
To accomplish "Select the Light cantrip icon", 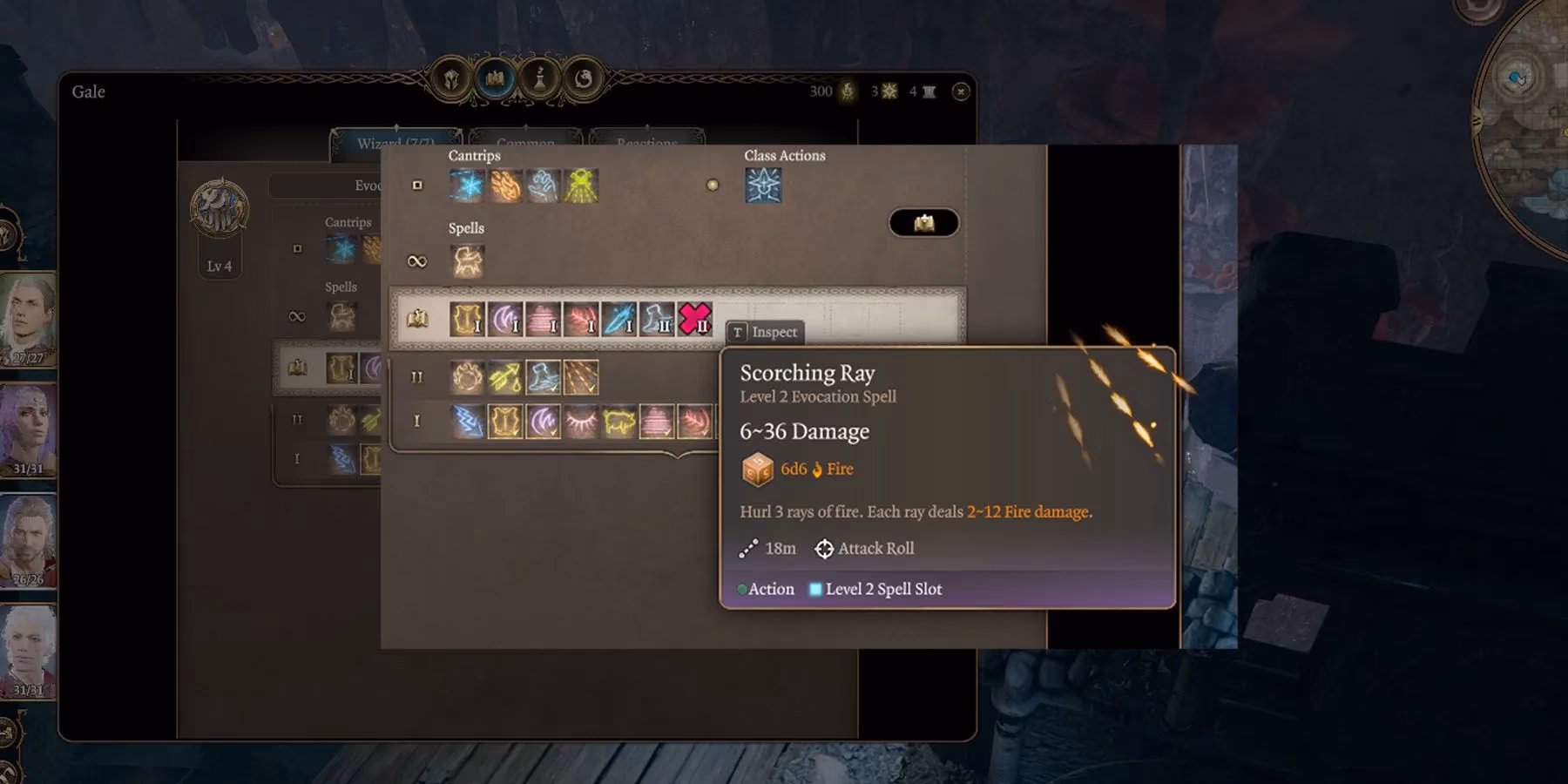I will click(x=579, y=186).
